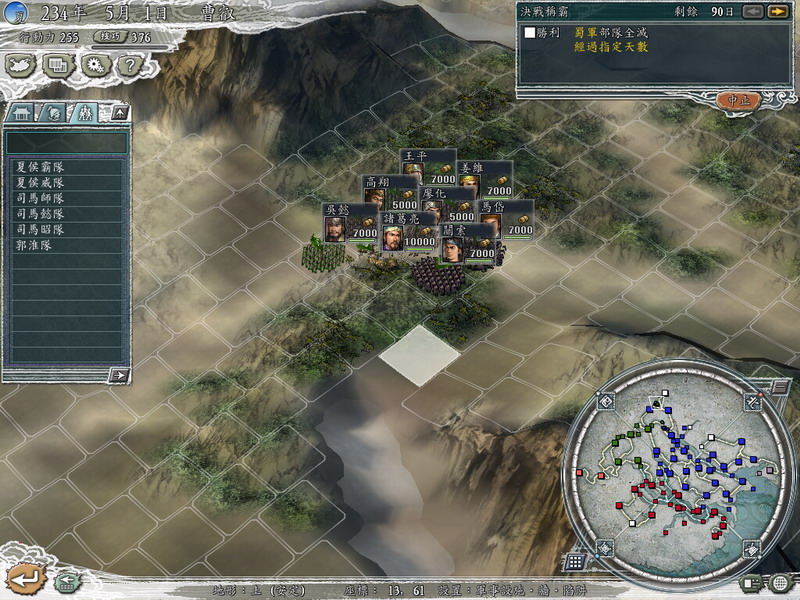The width and height of the screenshot is (800, 600).
Task: Choose 司馬師隊 in the unit list
Action: [x=40, y=198]
